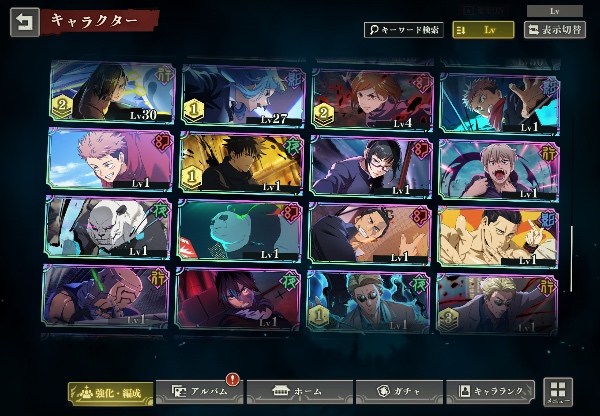600x416 pixels.
Task: Go back using the return arrow button
Action: (x=25, y=22)
